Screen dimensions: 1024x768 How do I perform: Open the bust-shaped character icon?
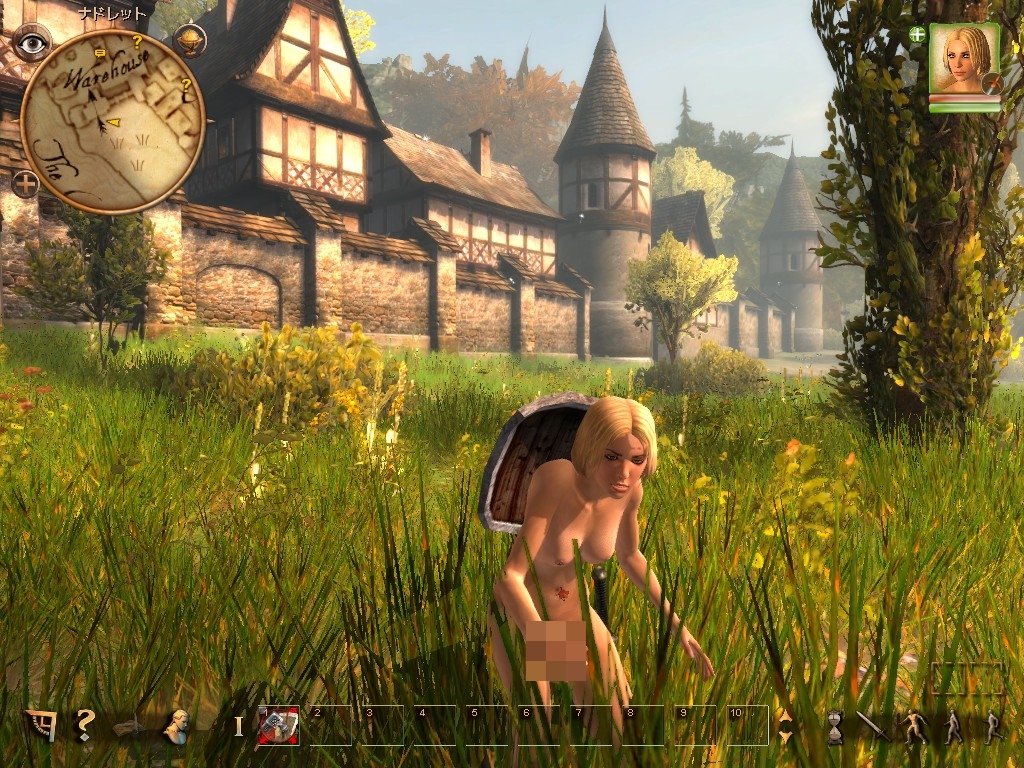click(x=177, y=726)
